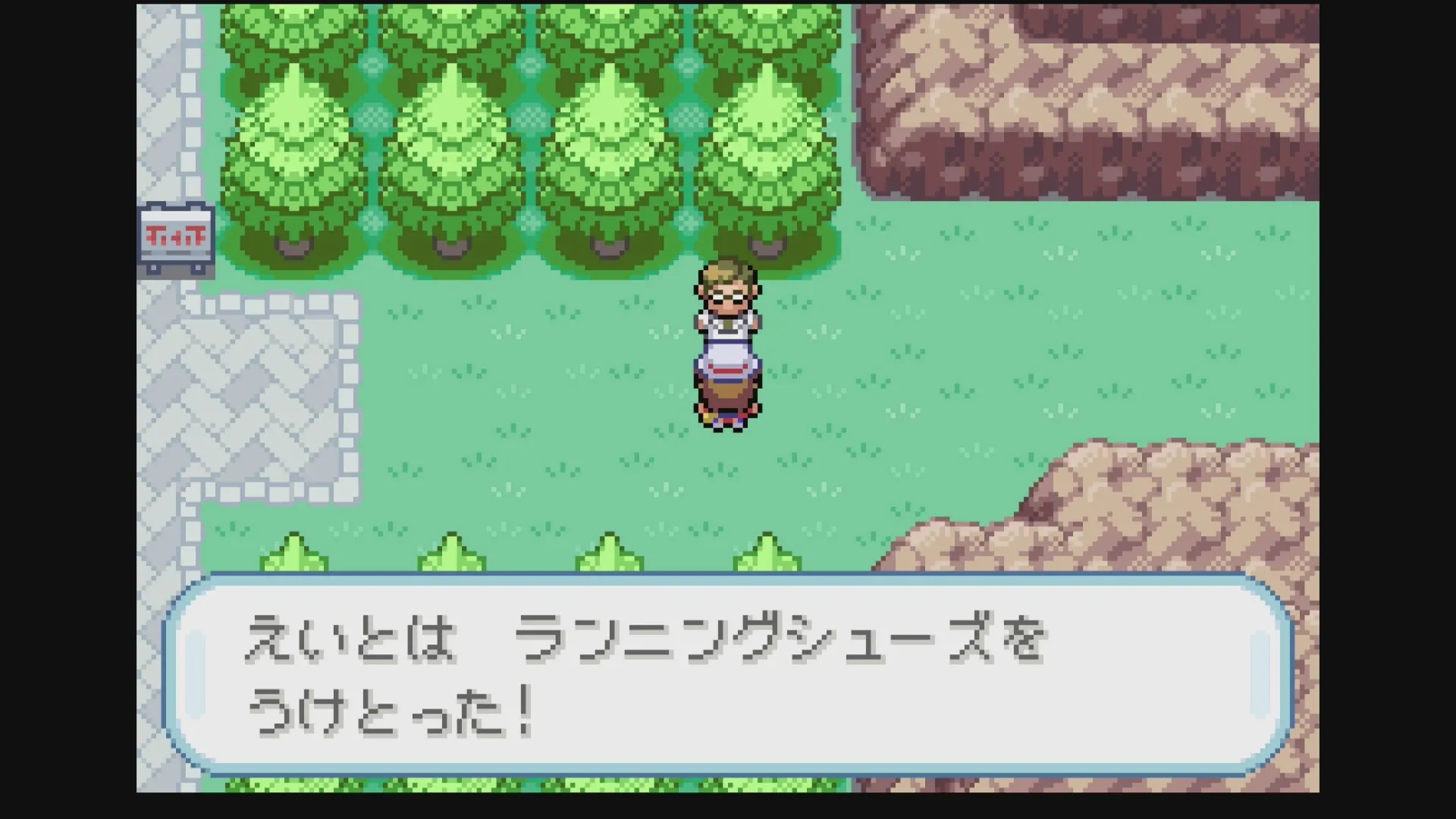Select the player character sprite
This screenshot has width=1456, height=819.
[x=726, y=341]
